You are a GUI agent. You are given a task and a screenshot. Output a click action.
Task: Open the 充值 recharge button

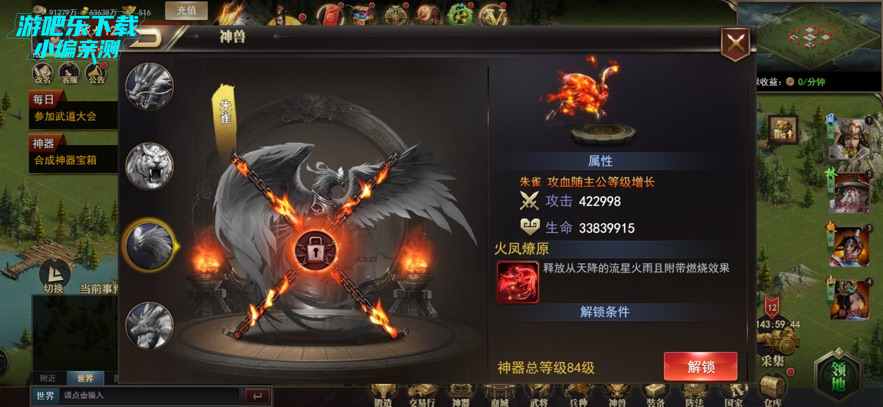click(x=186, y=11)
